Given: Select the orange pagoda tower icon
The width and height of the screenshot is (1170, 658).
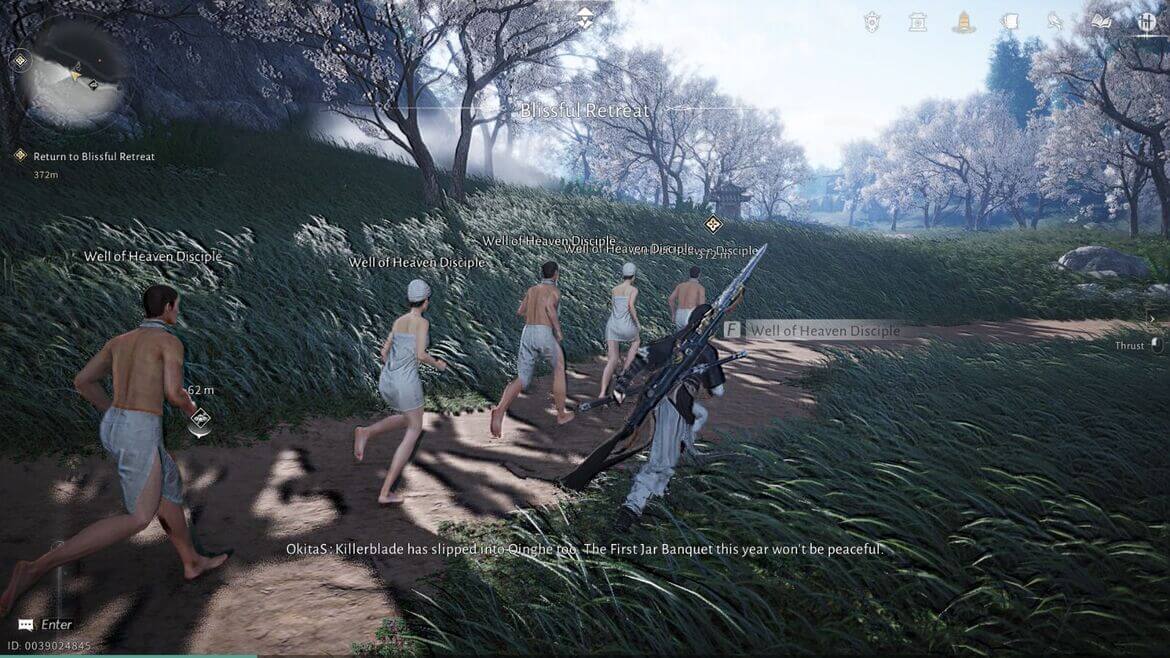Looking at the screenshot, I should coord(963,22).
